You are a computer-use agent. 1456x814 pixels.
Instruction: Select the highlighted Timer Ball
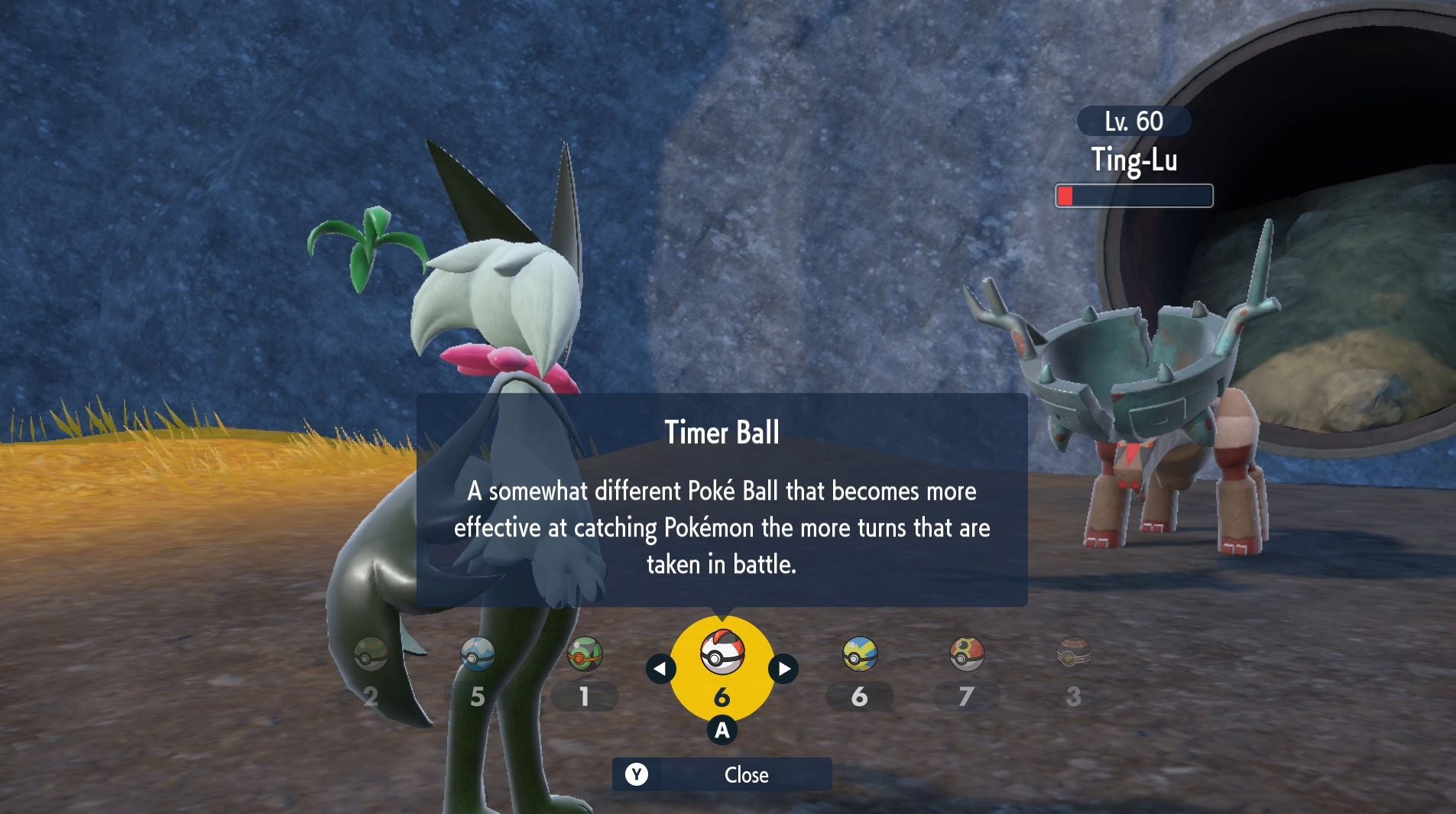(722, 653)
